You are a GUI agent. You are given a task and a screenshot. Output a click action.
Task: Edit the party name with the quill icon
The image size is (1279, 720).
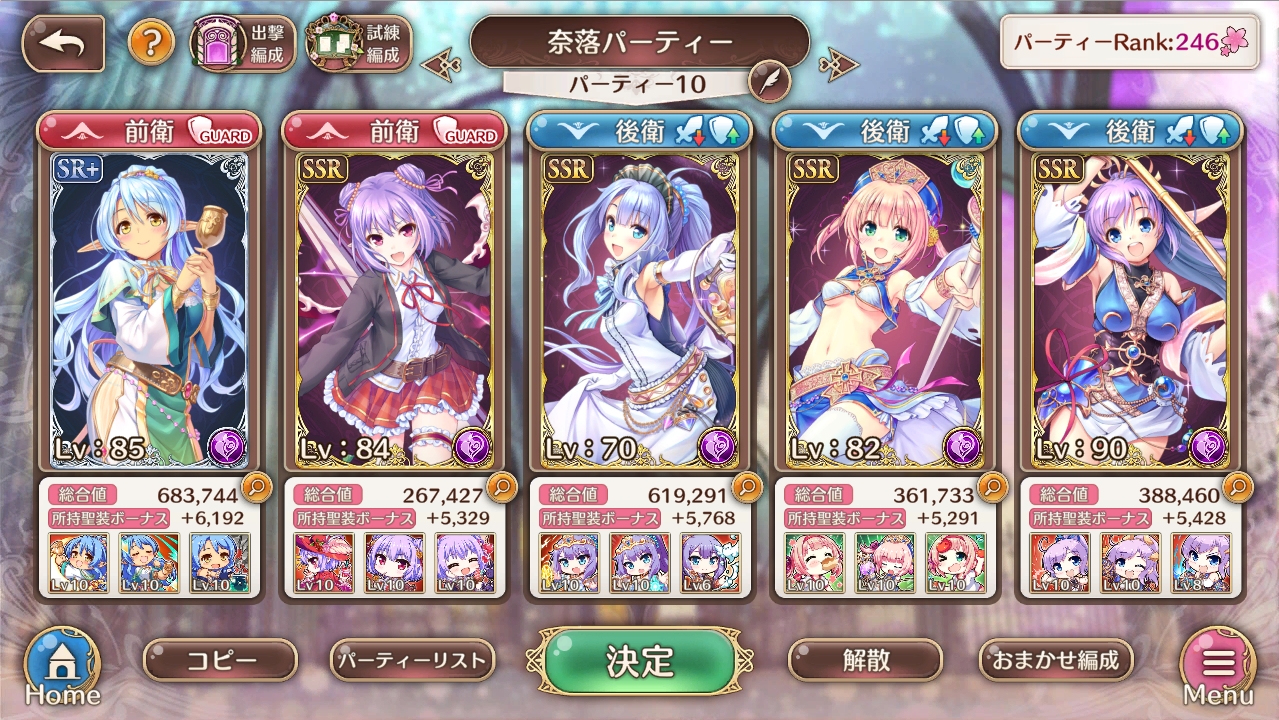click(x=769, y=82)
